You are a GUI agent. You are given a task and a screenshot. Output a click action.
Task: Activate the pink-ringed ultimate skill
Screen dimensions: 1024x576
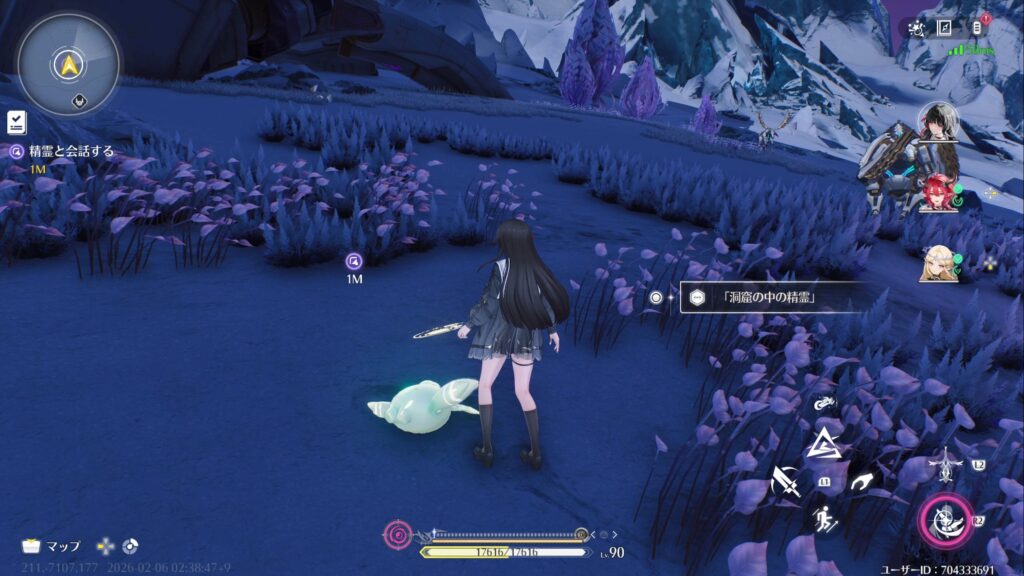tap(943, 521)
